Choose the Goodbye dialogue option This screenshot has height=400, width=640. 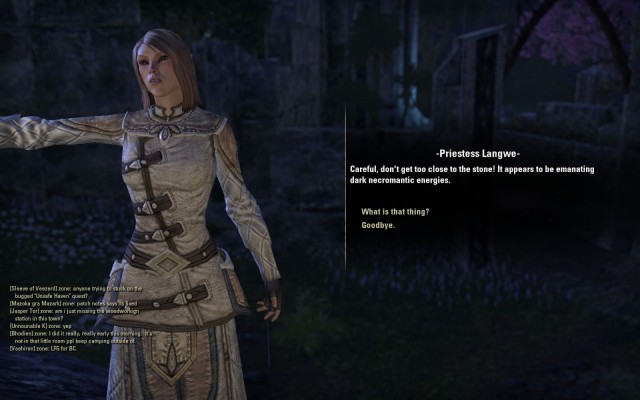[x=378, y=225]
